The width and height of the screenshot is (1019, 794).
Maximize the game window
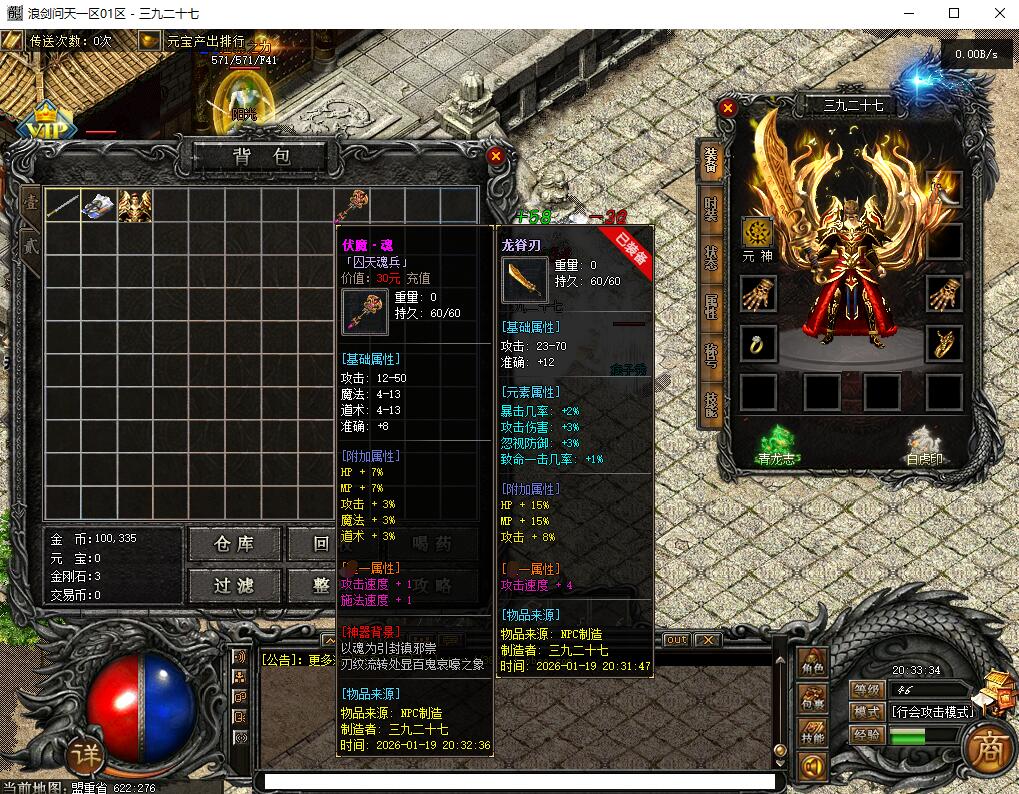click(x=954, y=14)
